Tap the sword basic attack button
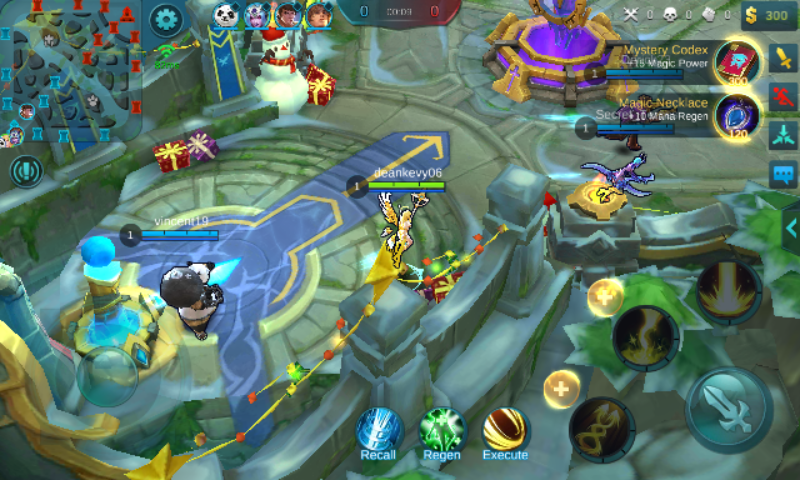Screen dimensions: 800x480 point(728,410)
